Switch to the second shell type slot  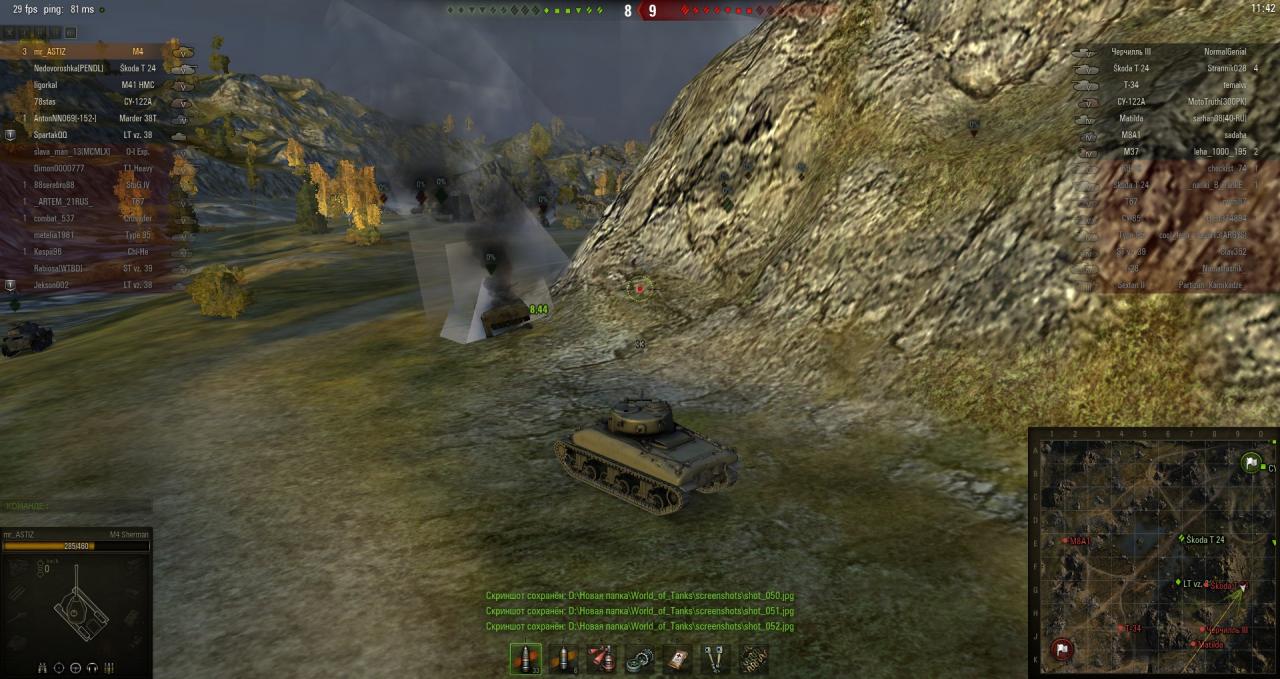[563, 658]
